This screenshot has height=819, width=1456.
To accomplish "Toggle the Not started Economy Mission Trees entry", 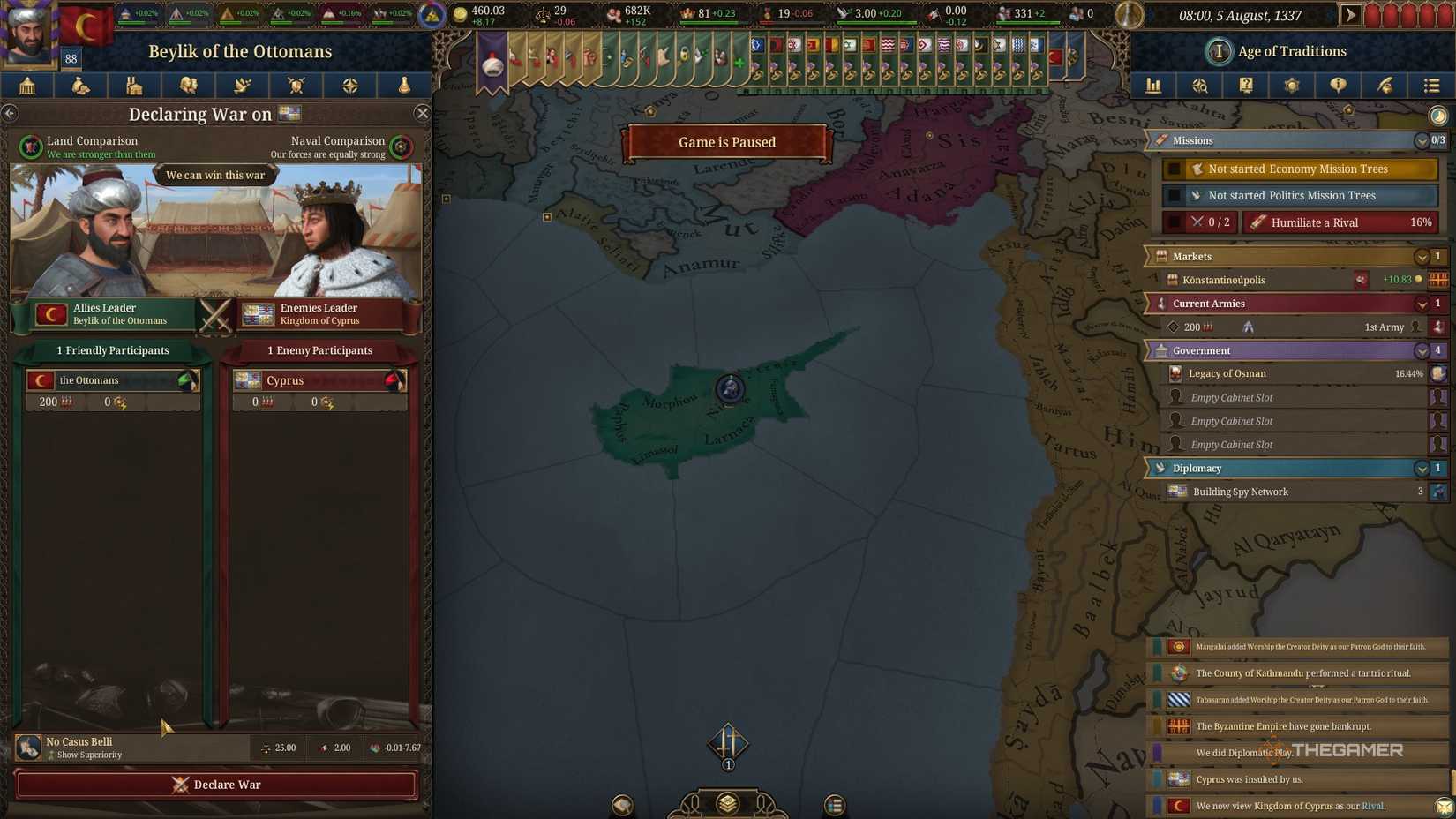I will click(x=1297, y=169).
